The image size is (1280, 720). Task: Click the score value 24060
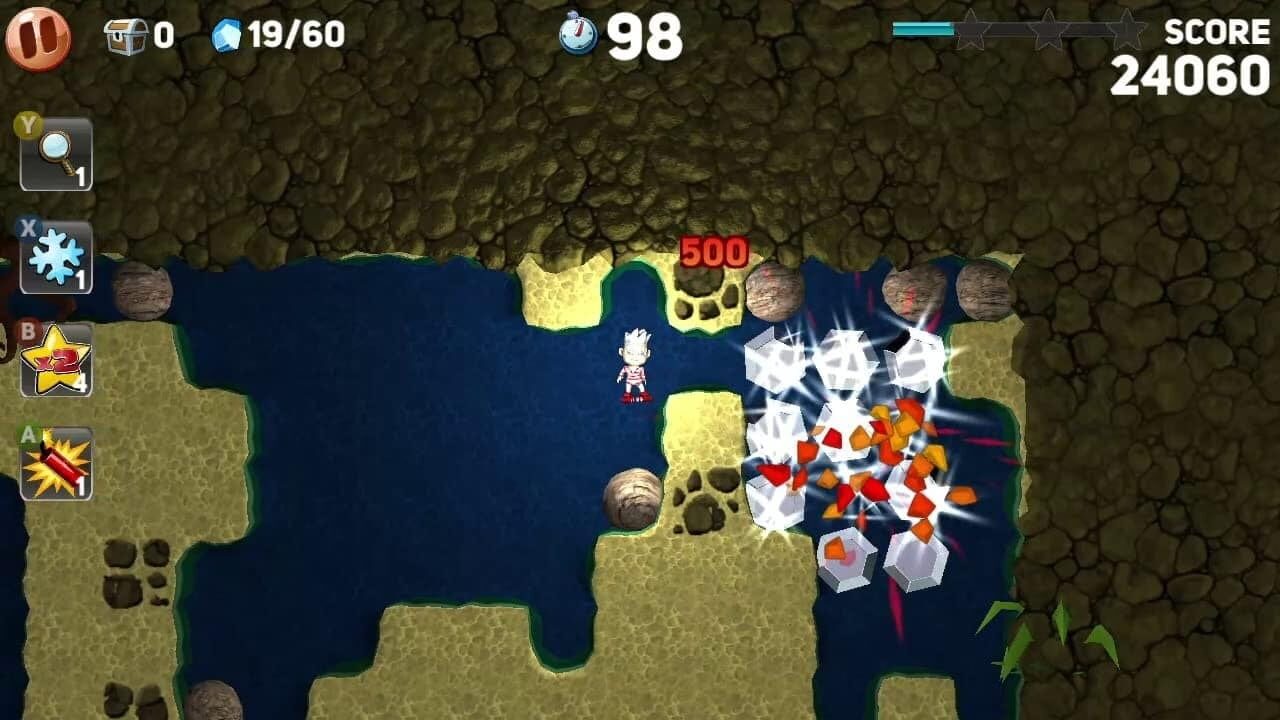1190,72
